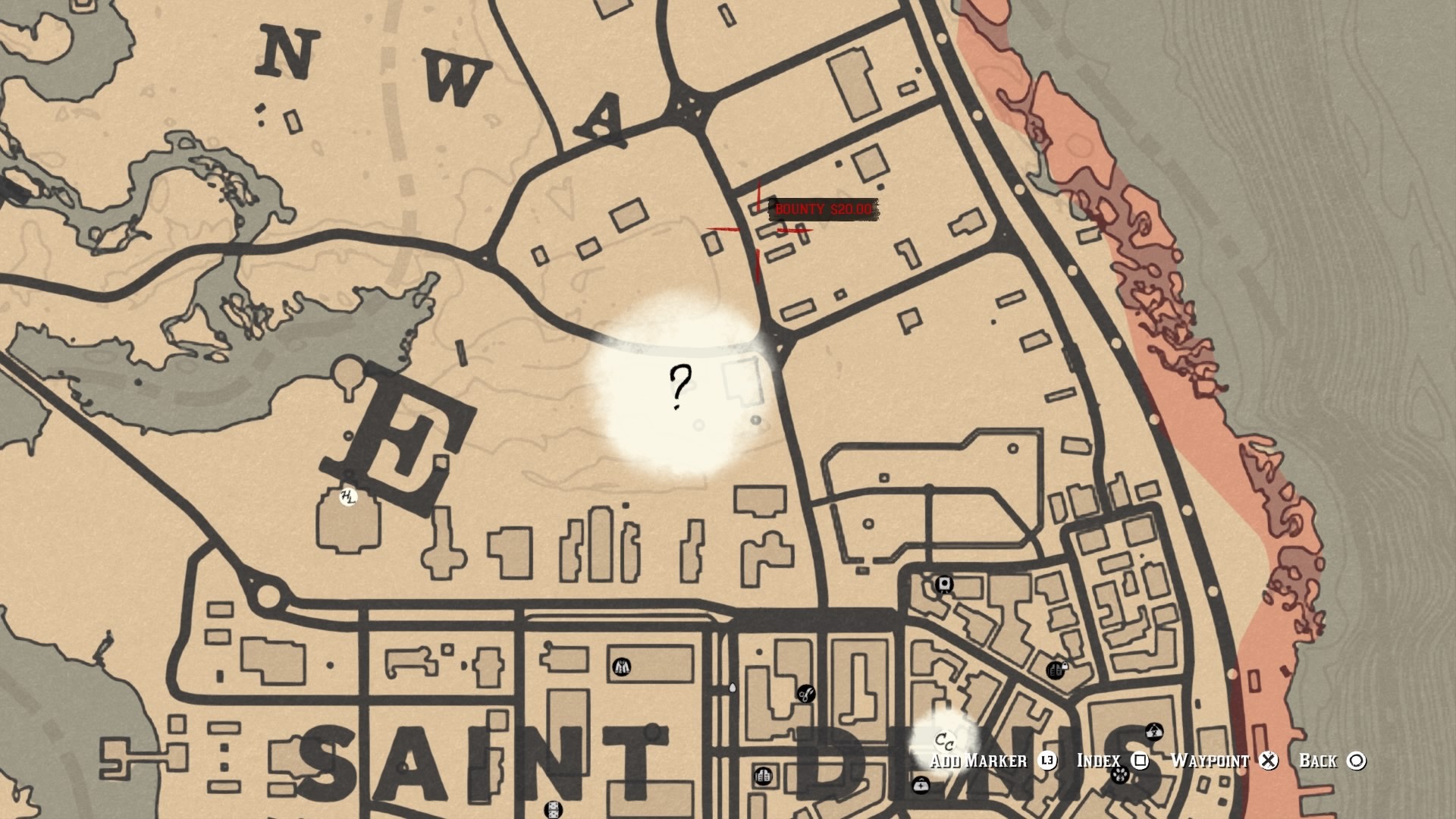The width and height of the screenshot is (1456, 819).
Task: Select the trapper stall icon near the shoreline
Action: coord(1154,731)
